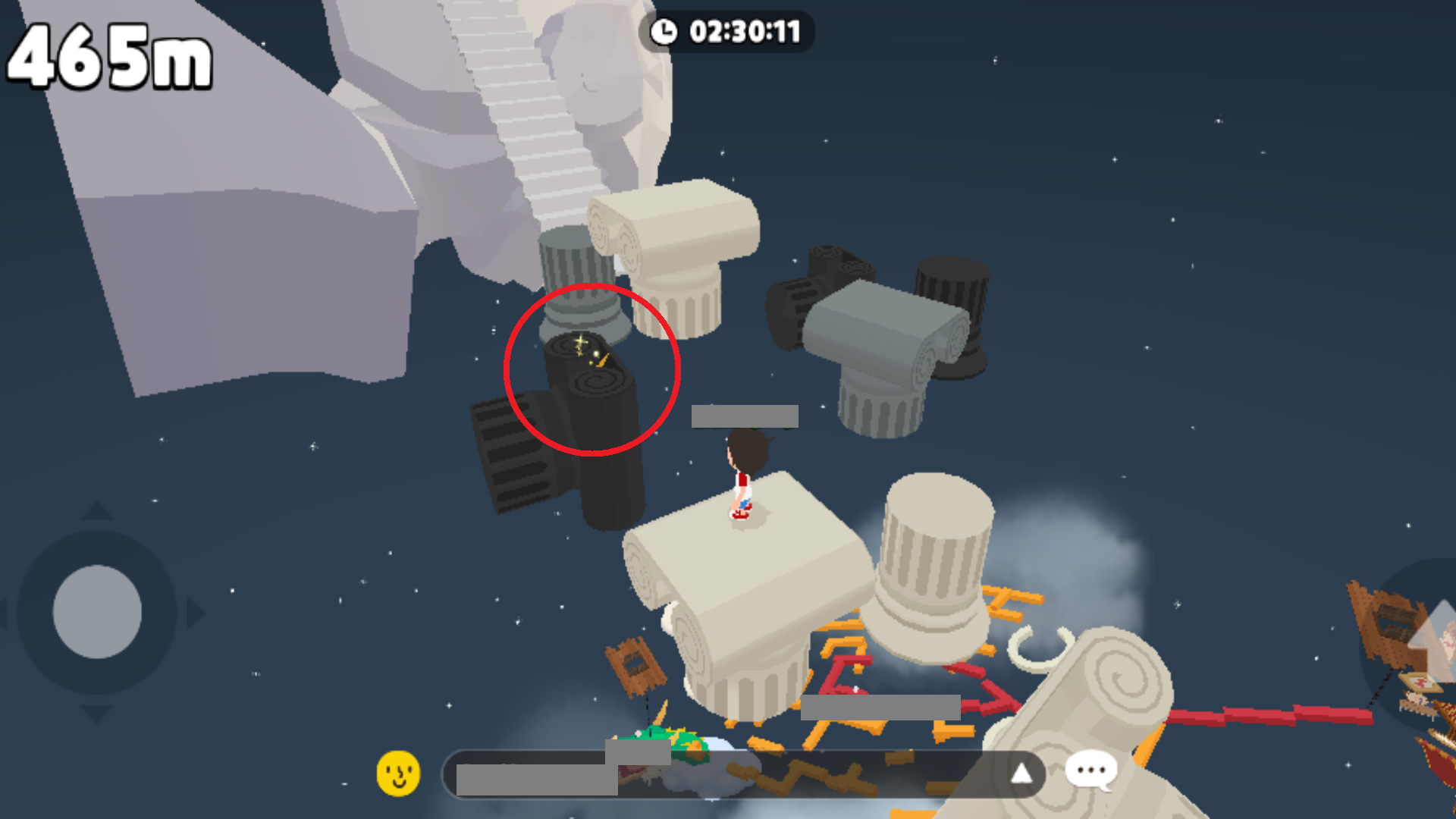
Task: Tap the jump arrow button
Action: click(1430, 637)
